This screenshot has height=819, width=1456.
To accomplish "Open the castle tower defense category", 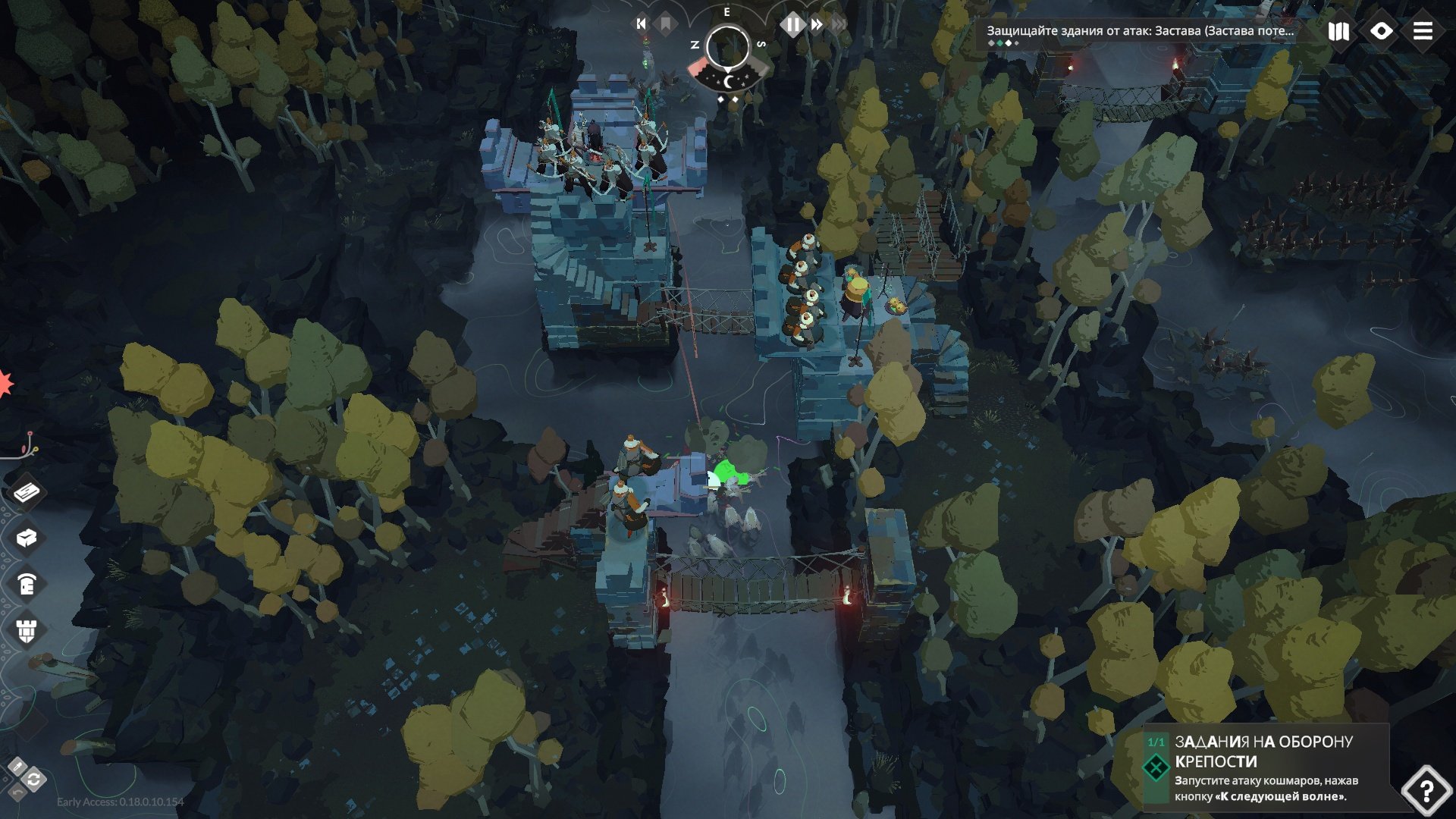I will [x=27, y=630].
